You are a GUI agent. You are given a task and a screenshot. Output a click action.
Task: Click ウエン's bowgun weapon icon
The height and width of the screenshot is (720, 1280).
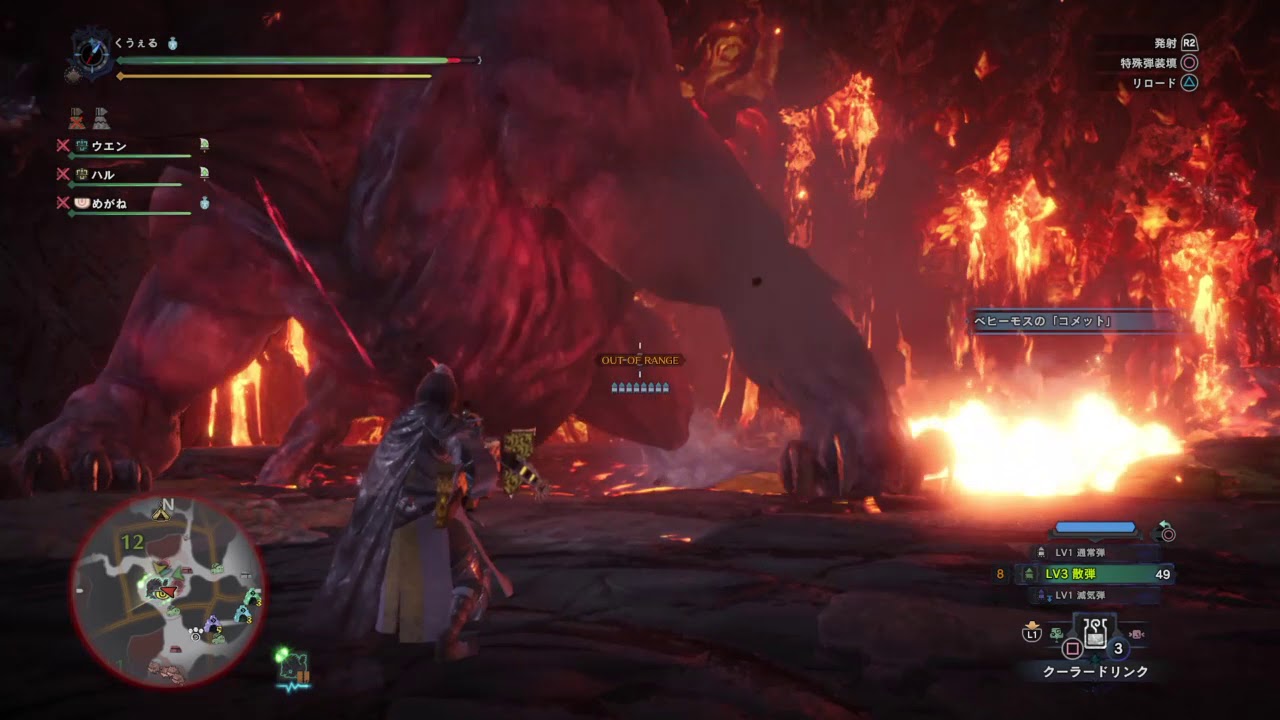coord(81,145)
